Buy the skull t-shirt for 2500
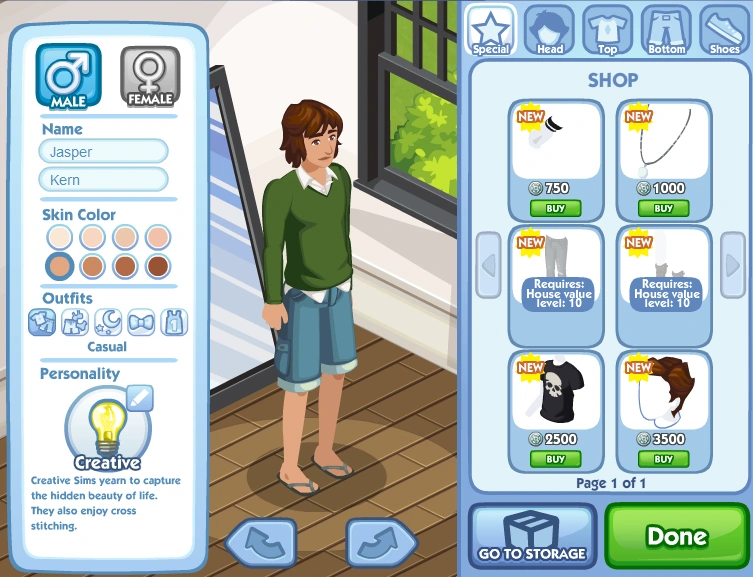 coord(555,459)
